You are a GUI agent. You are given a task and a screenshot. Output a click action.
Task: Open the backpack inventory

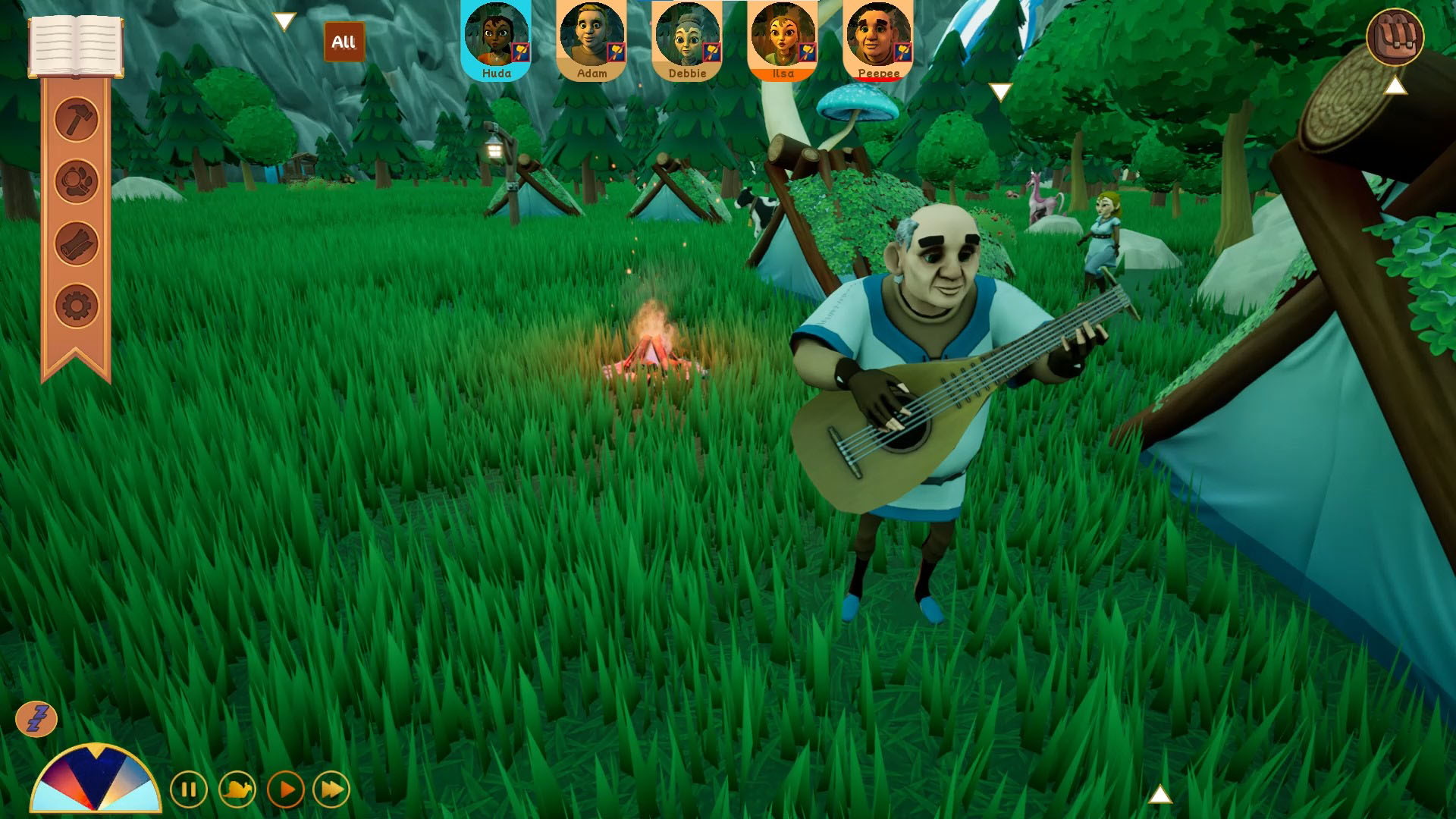(1395, 36)
